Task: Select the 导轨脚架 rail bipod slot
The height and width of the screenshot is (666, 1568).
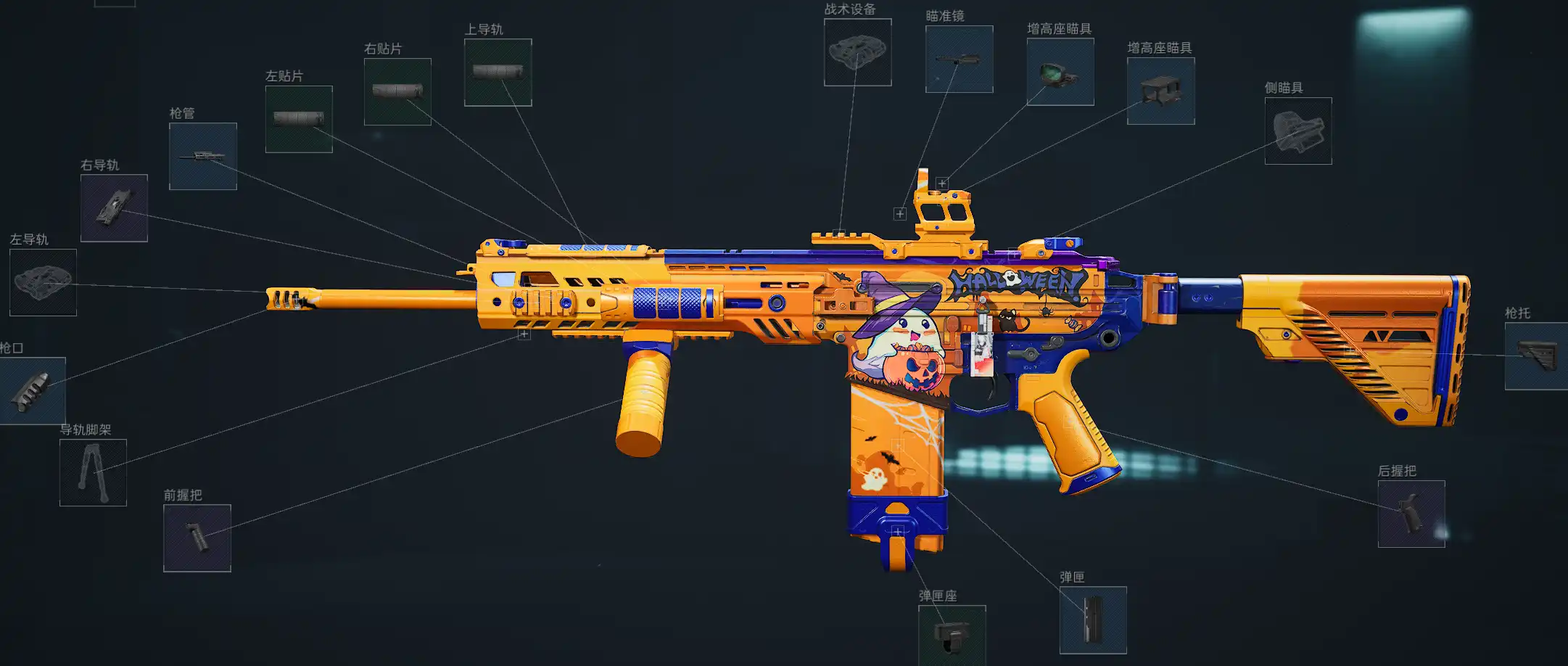Action: 93,472
